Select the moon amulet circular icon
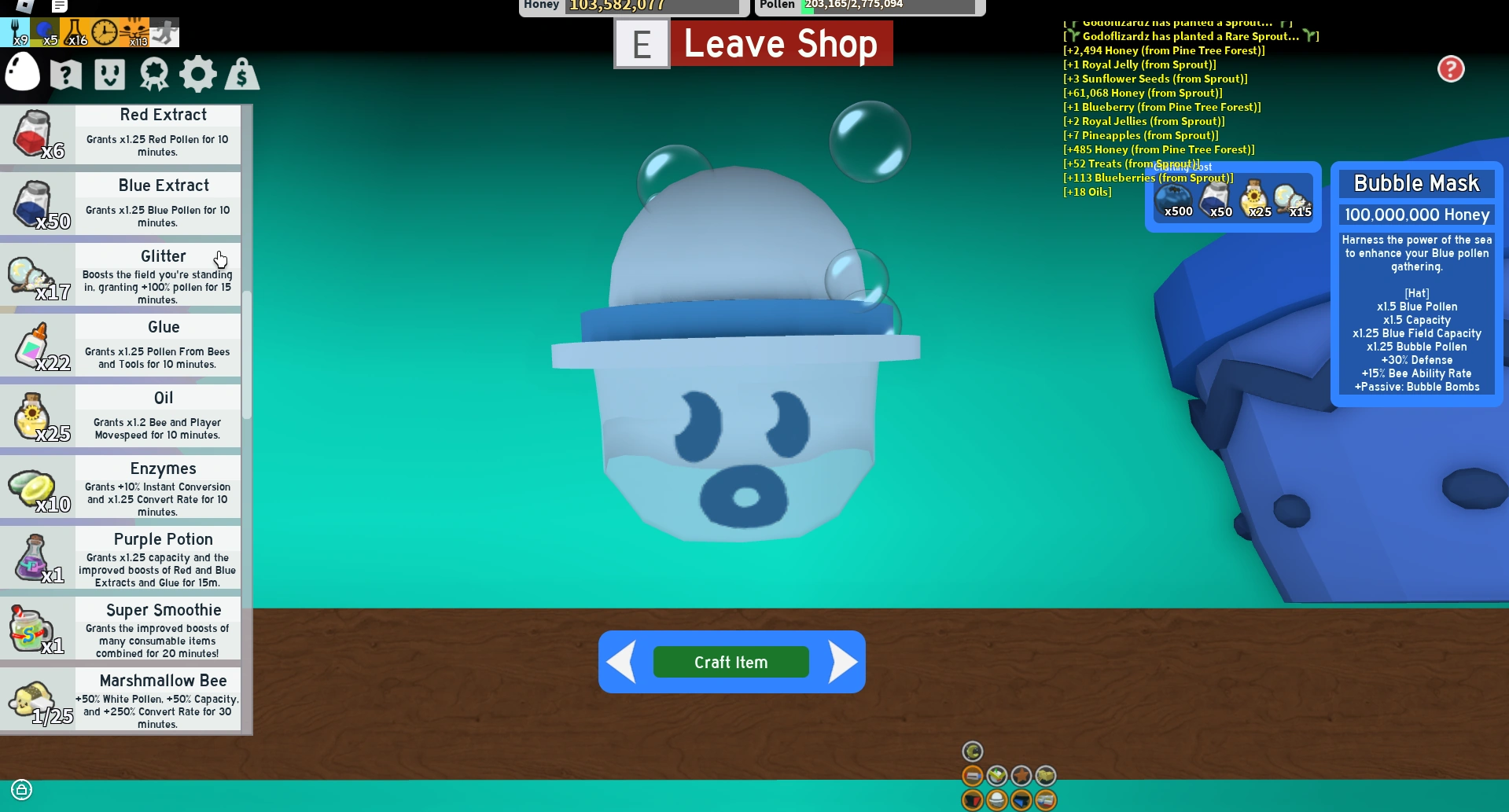Viewport: 1509px width, 812px height. click(x=972, y=751)
